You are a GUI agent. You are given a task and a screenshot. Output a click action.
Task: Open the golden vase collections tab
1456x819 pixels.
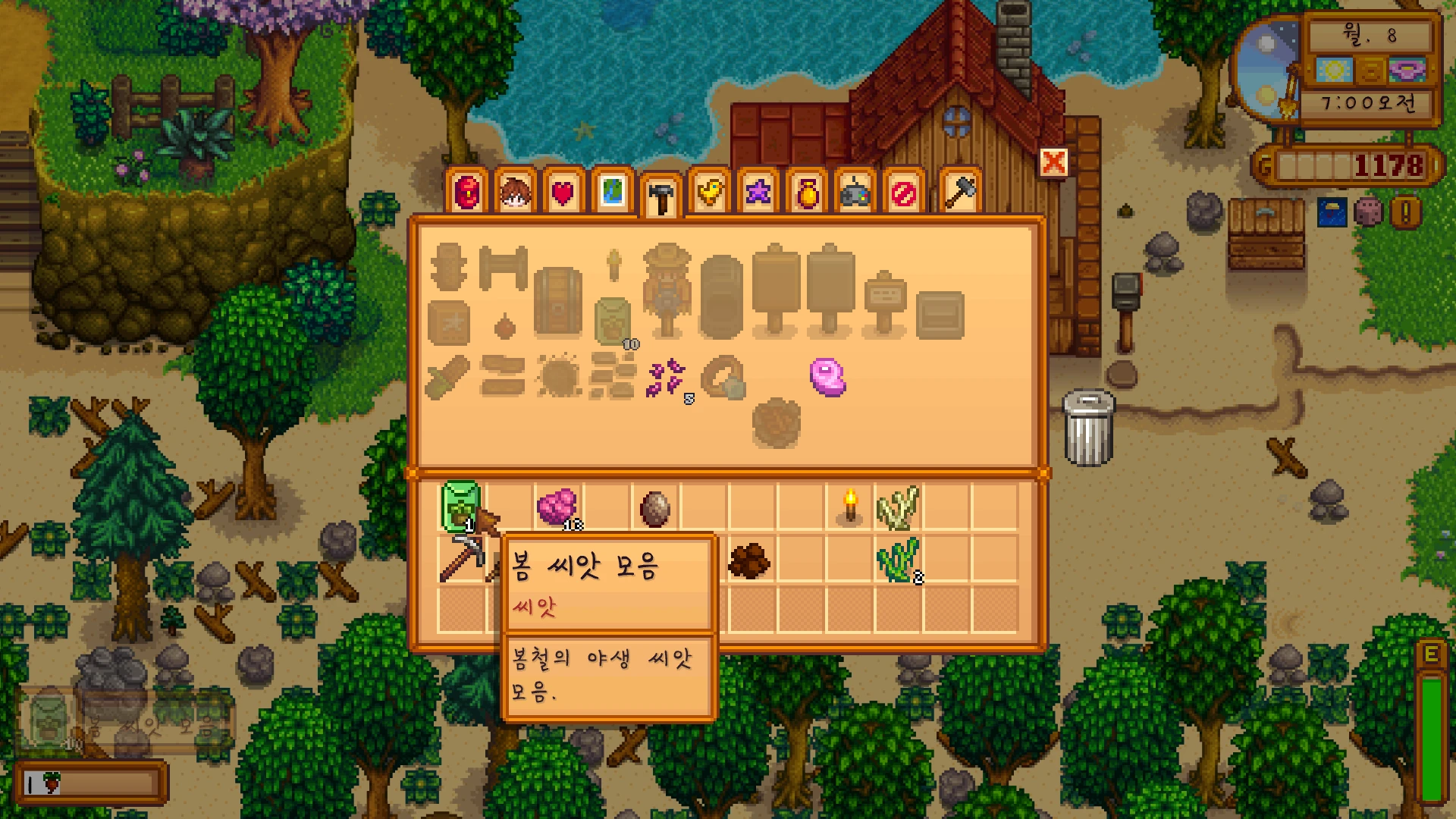tap(807, 193)
